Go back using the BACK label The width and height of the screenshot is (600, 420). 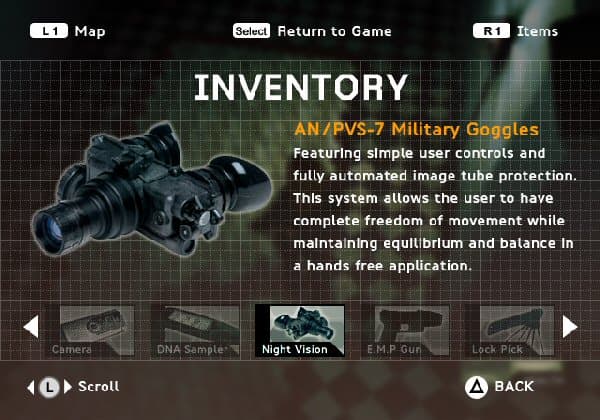pos(513,386)
